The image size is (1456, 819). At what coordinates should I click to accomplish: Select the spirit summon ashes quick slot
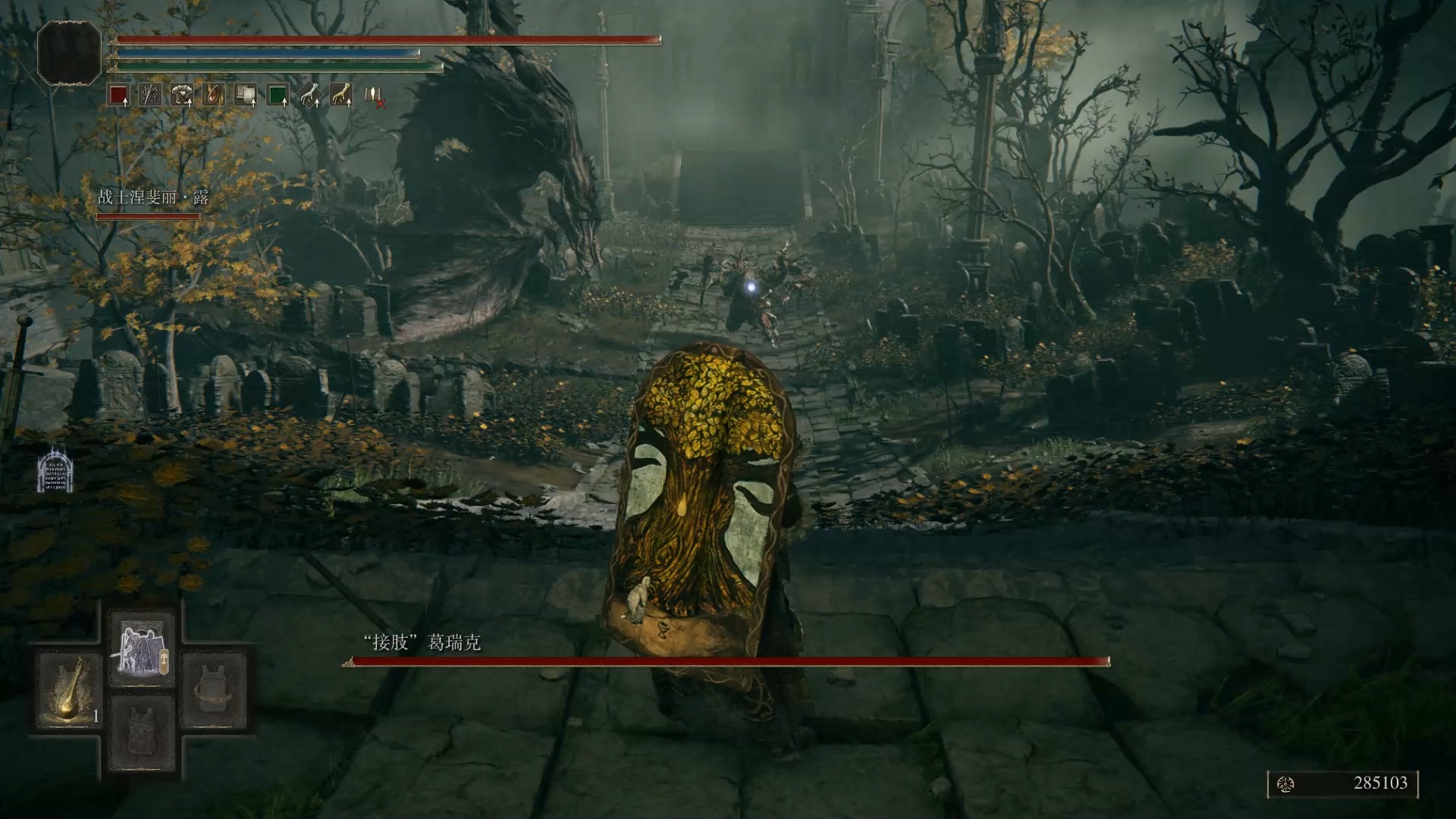(142, 649)
